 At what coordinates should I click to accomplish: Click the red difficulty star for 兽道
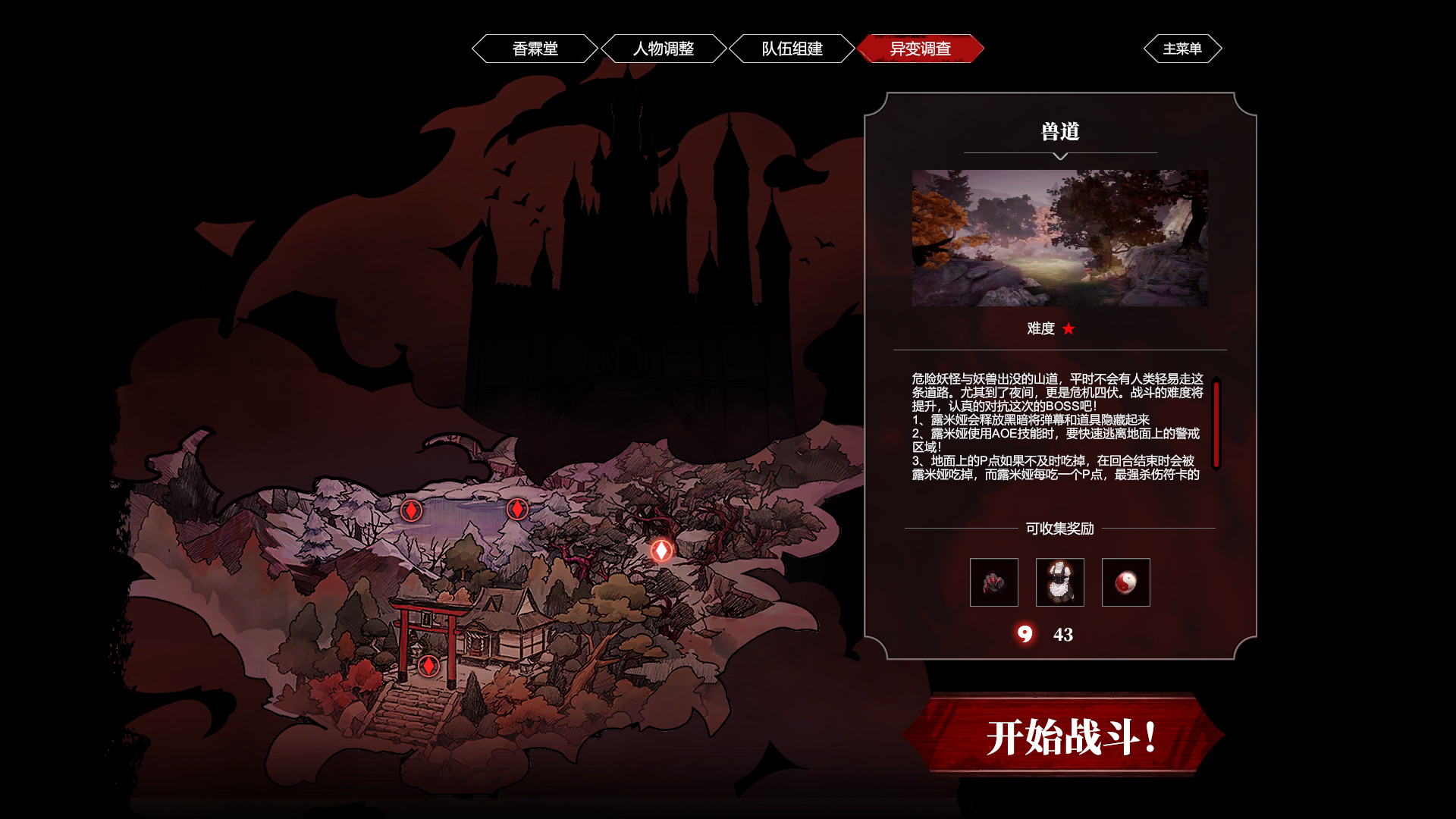1069,329
